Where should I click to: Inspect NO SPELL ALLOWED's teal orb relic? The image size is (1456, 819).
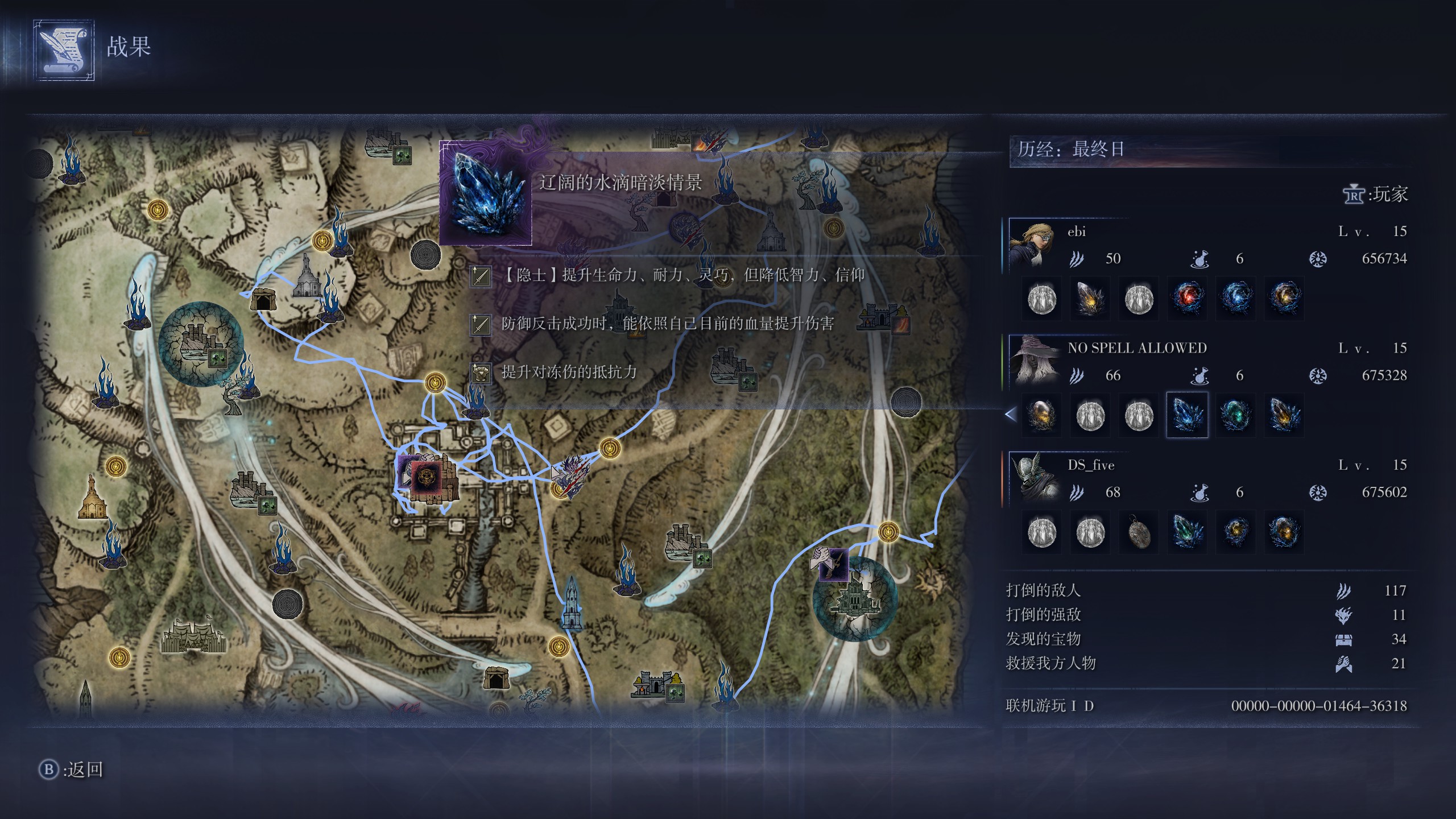(1235, 415)
